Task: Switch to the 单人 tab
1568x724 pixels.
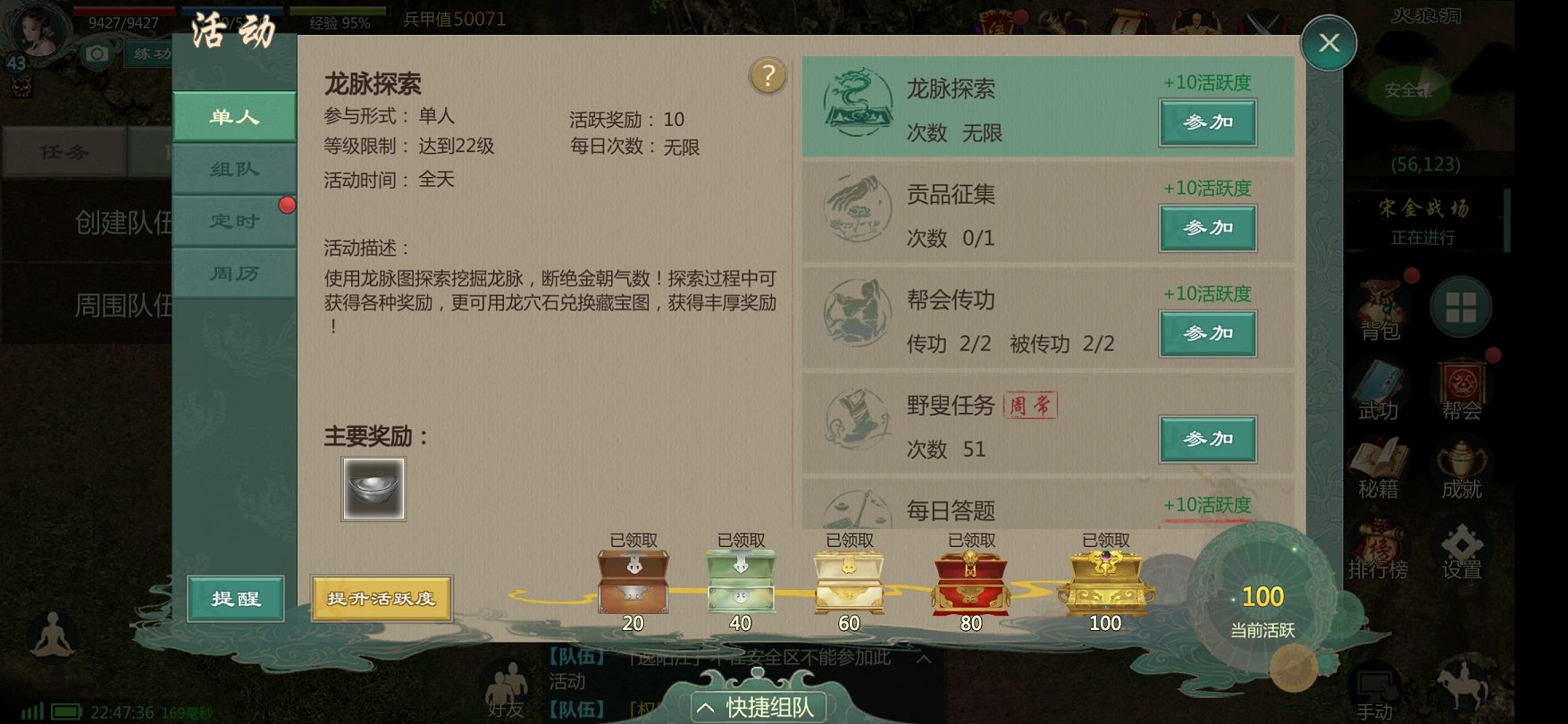Action: tap(234, 117)
